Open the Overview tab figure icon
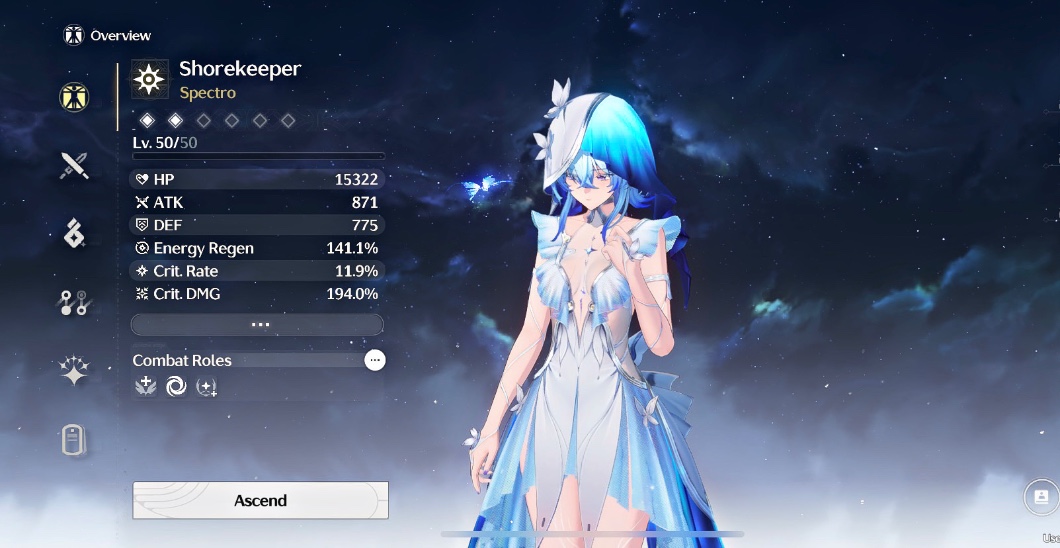Viewport: 1060px width, 548px height. (74, 97)
